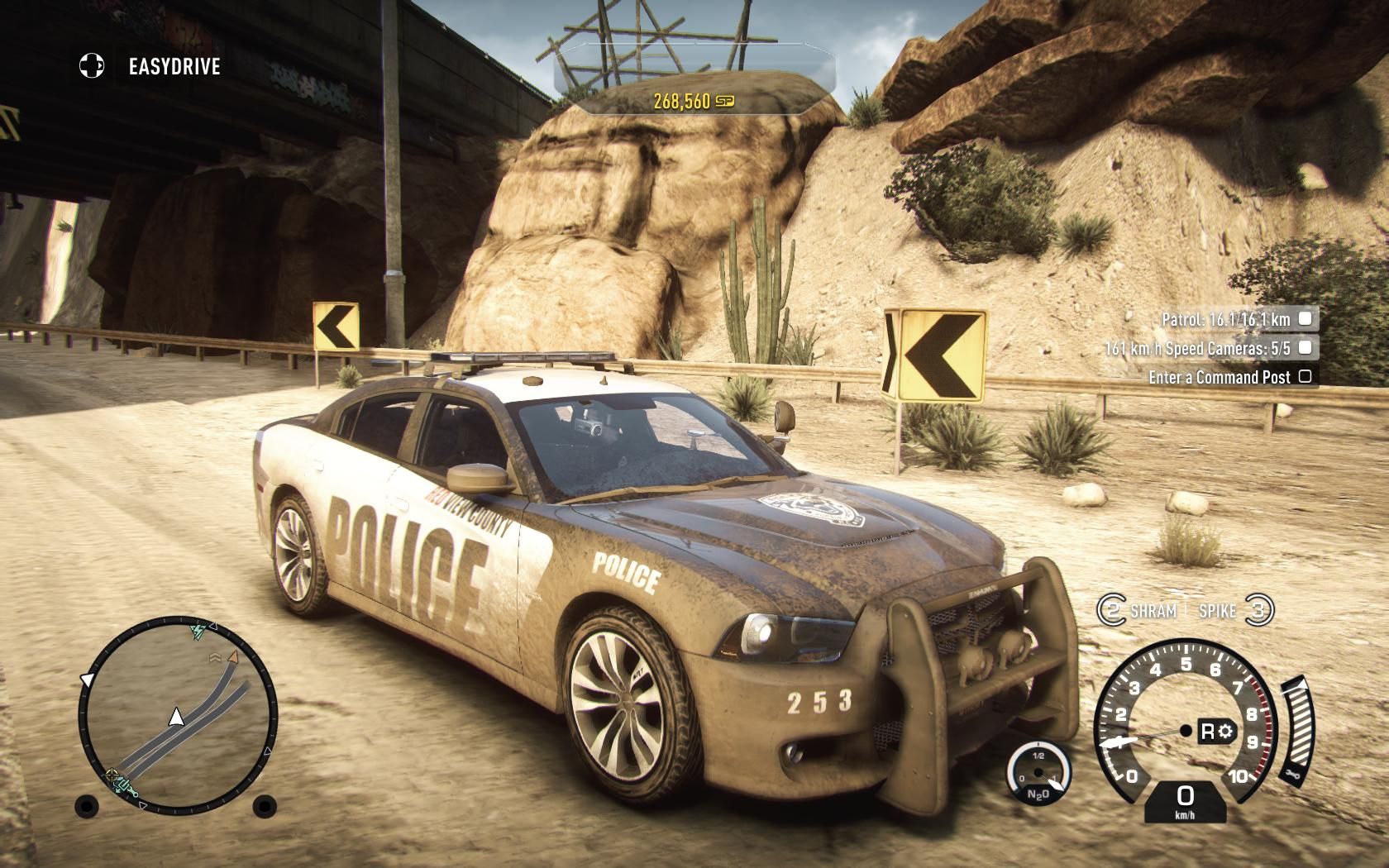Toggle the Speed Cameras objective checkbox
The width and height of the screenshot is (1389, 868).
pyautogui.click(x=1305, y=348)
